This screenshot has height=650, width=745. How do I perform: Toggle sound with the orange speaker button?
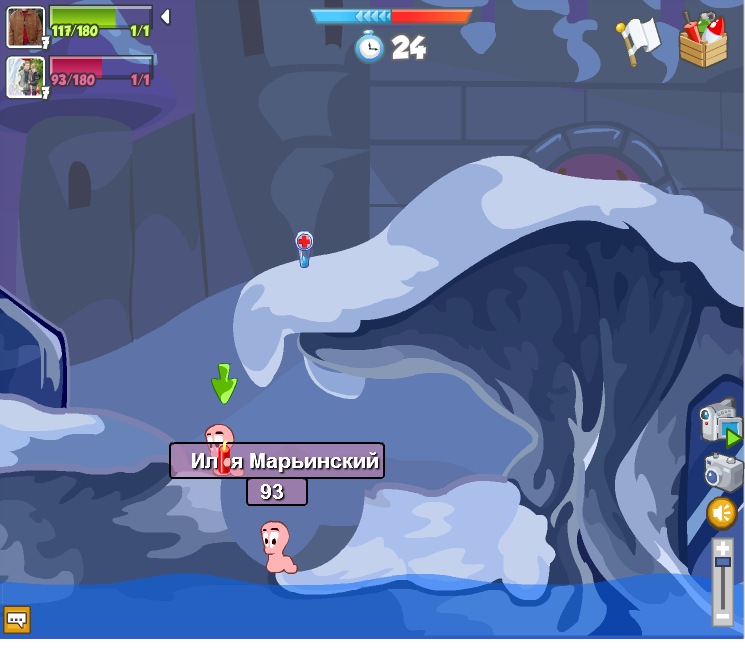pyautogui.click(x=721, y=513)
